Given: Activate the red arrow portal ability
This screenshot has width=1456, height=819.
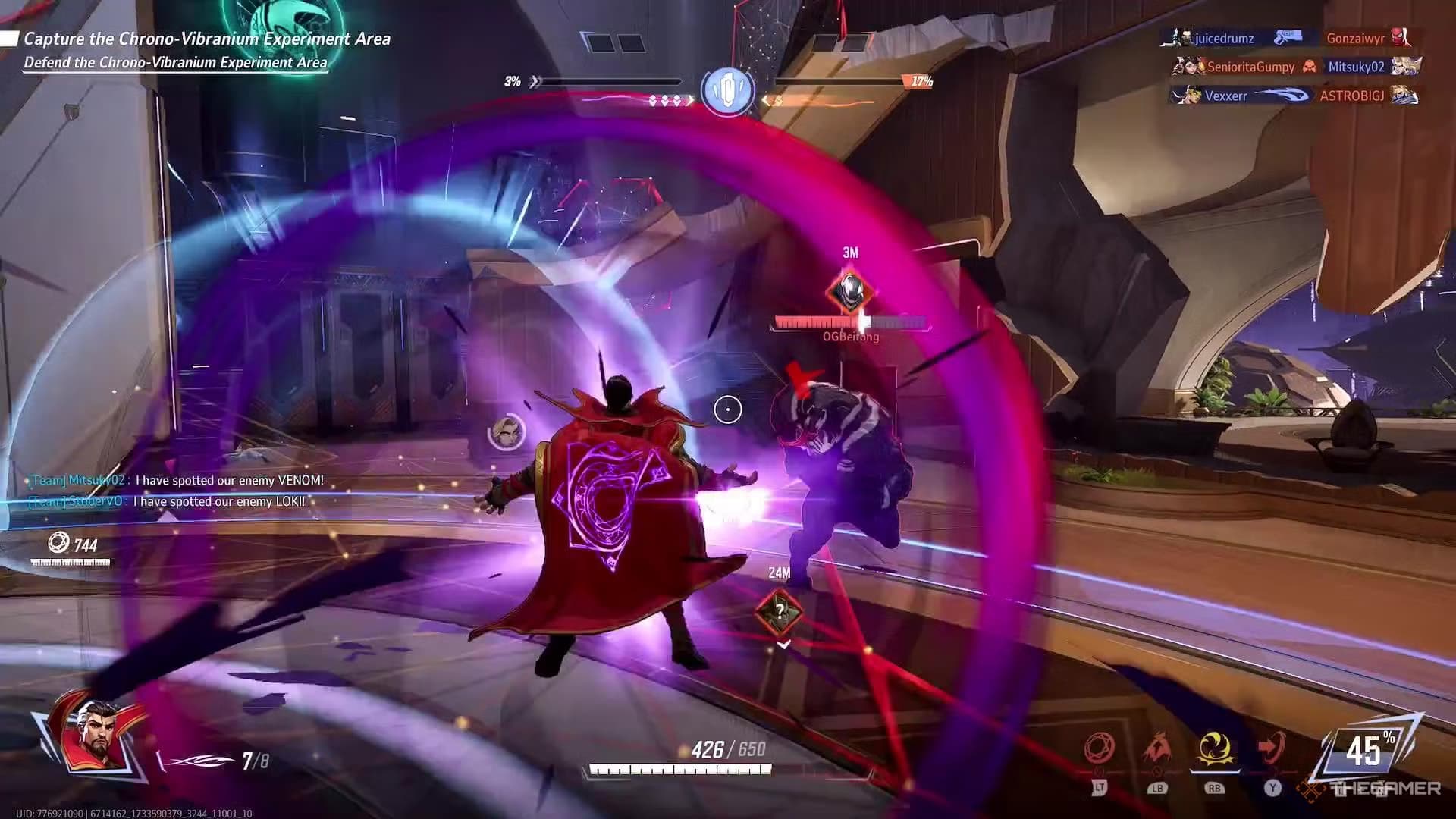Looking at the screenshot, I should [1272, 749].
